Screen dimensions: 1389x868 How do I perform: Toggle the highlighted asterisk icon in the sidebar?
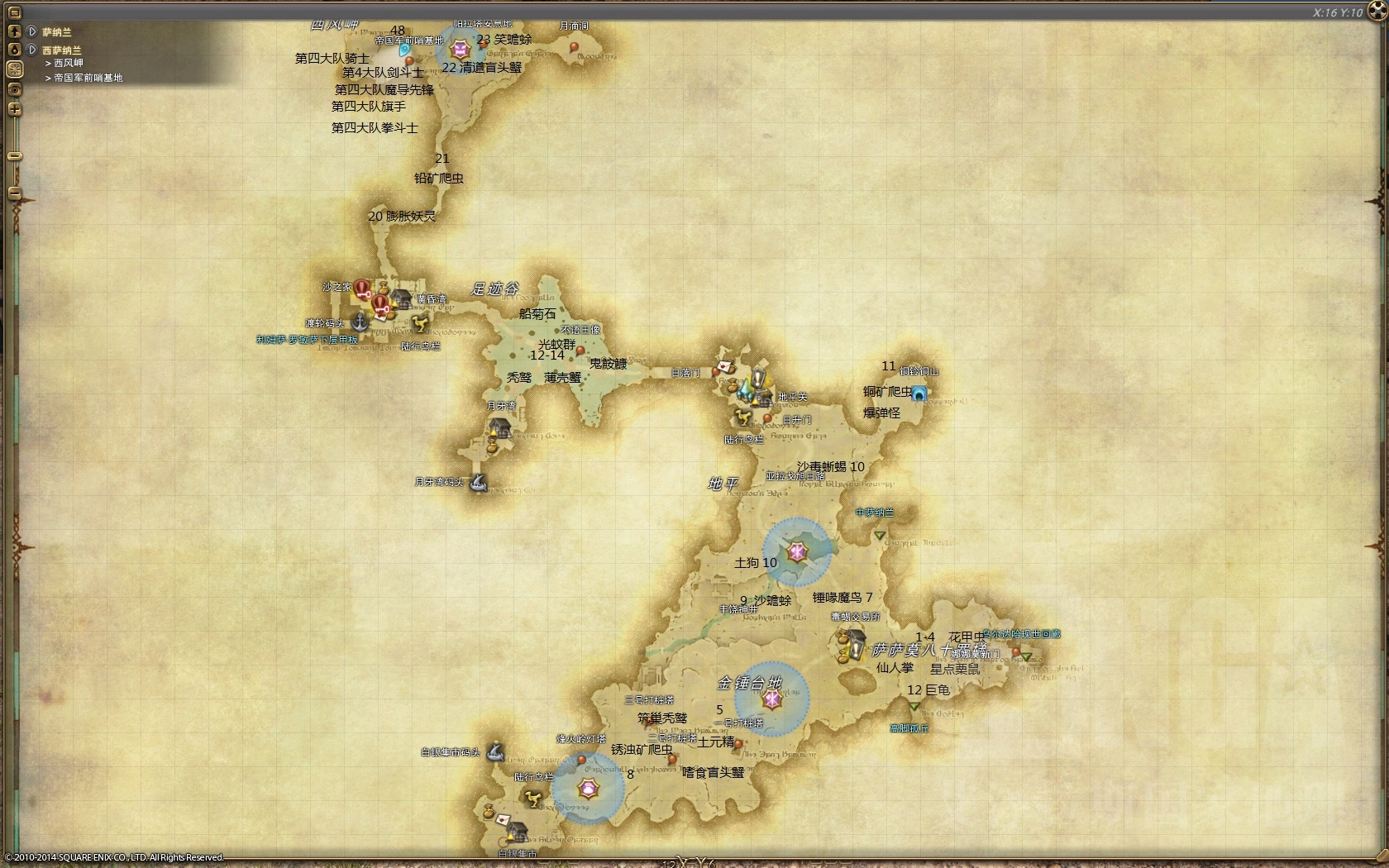click(x=13, y=67)
